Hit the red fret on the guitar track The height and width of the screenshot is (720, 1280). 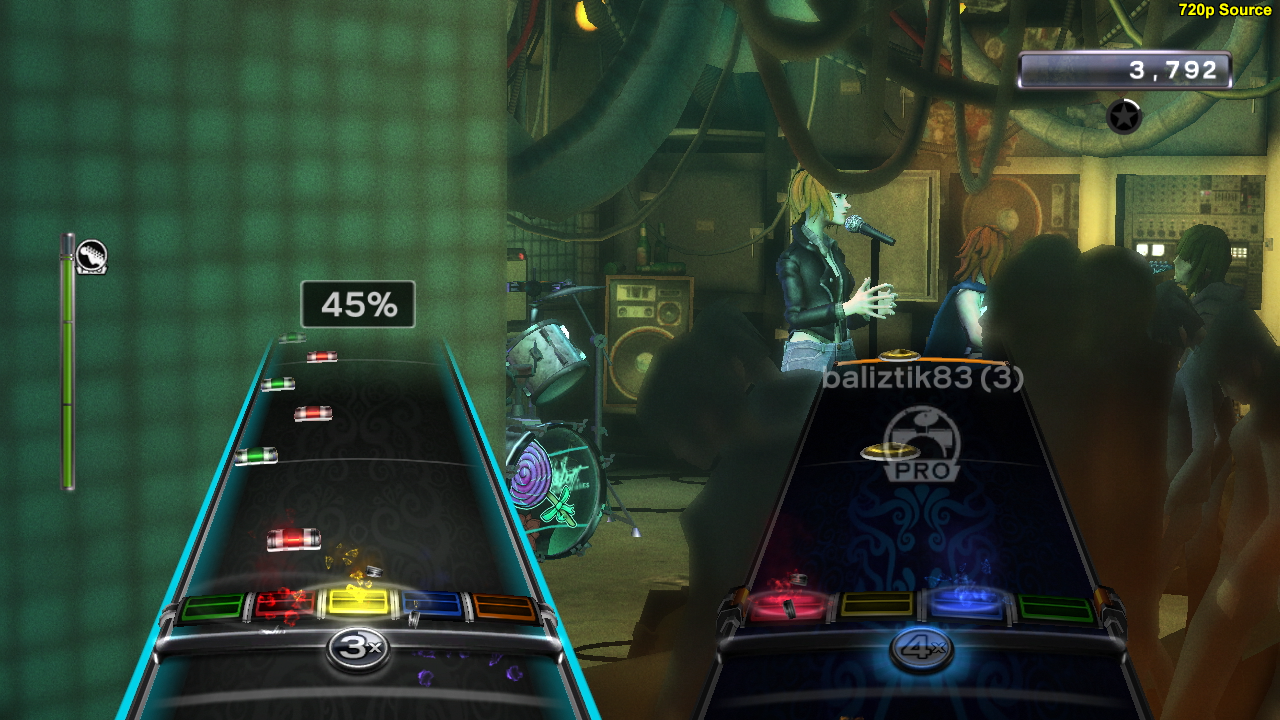click(x=284, y=604)
